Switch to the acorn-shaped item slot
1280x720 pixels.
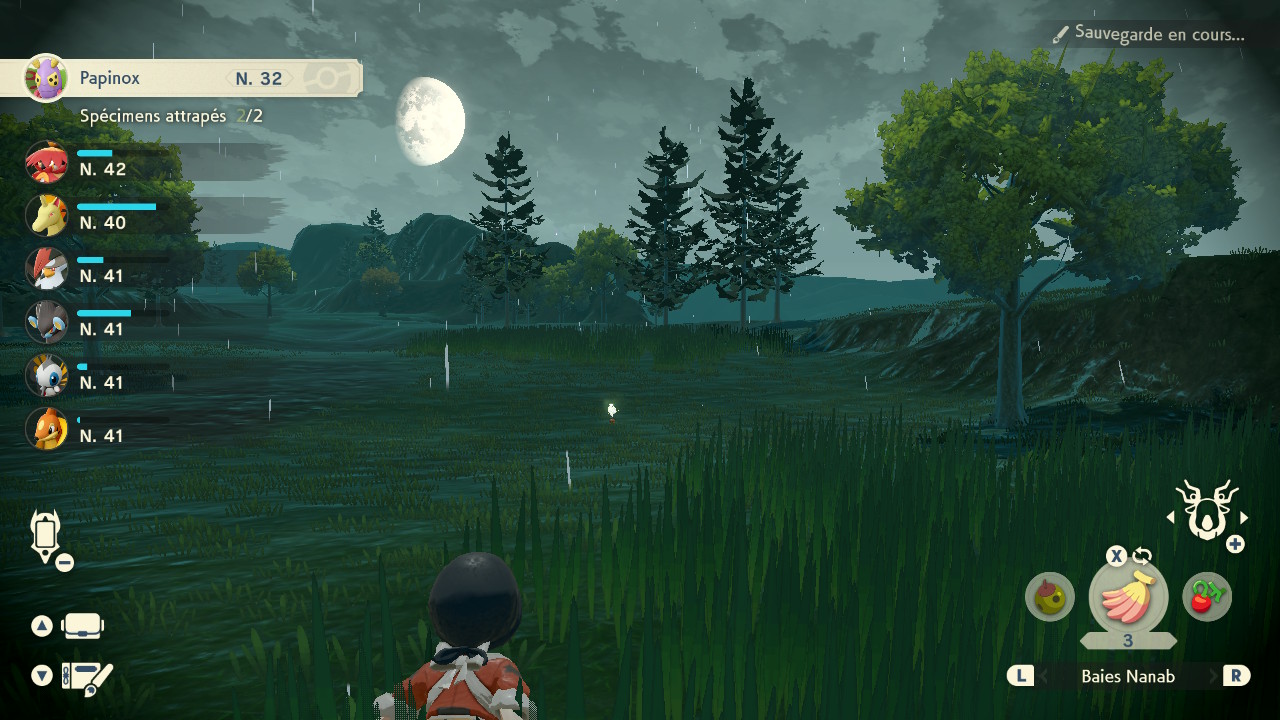click(1049, 598)
